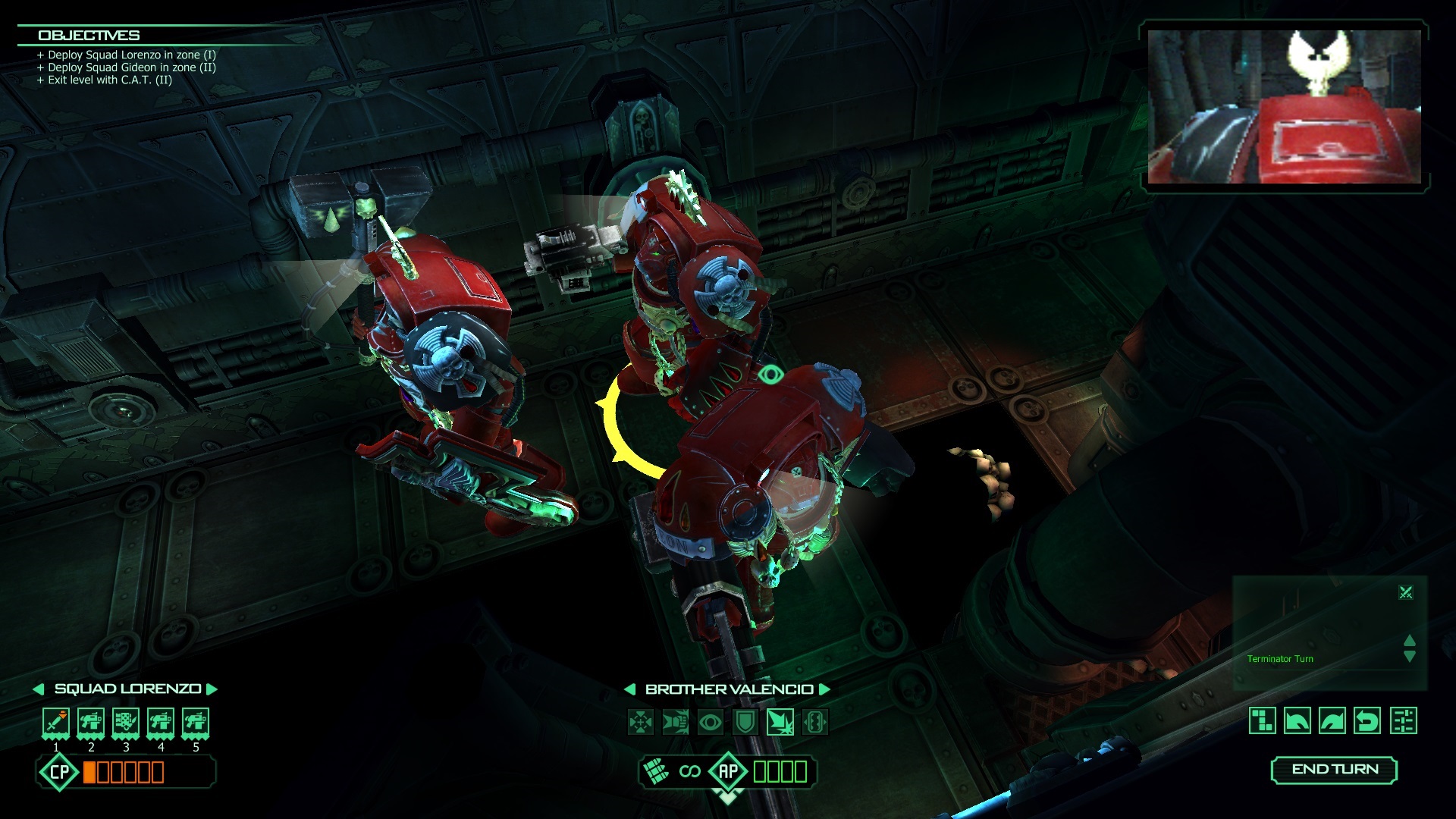Switch to the previous squad with left arrow
This screenshot has height=819, width=1456.
38,689
